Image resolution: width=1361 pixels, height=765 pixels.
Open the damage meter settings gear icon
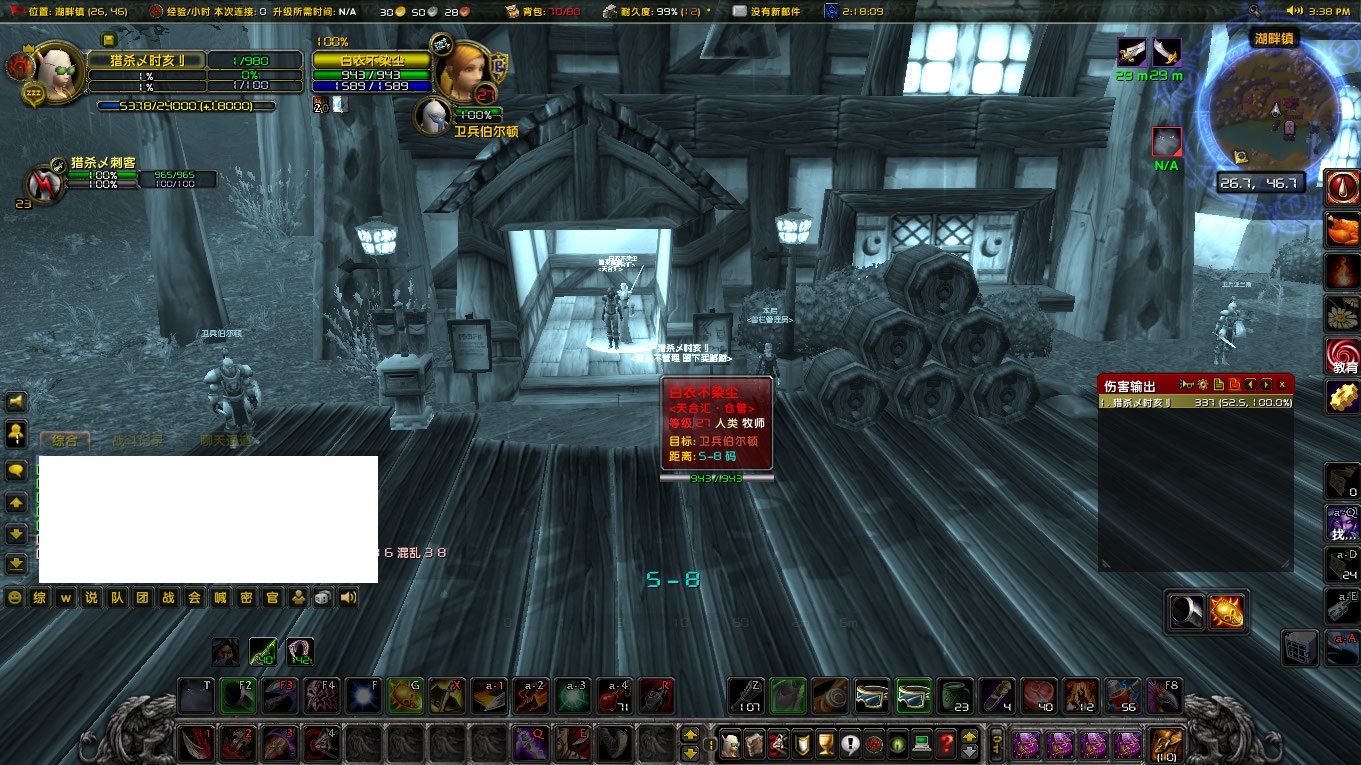(x=1201, y=383)
